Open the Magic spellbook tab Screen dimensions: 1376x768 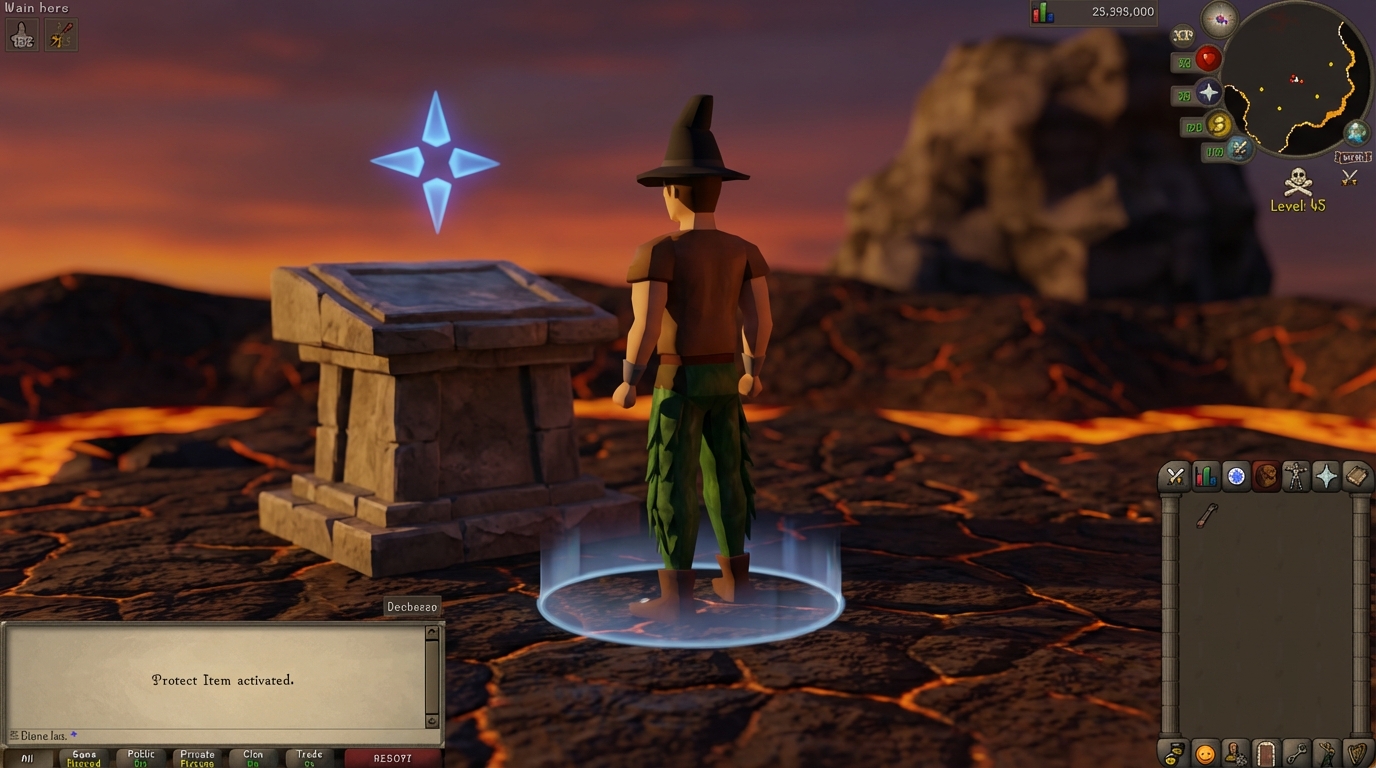coord(1356,477)
